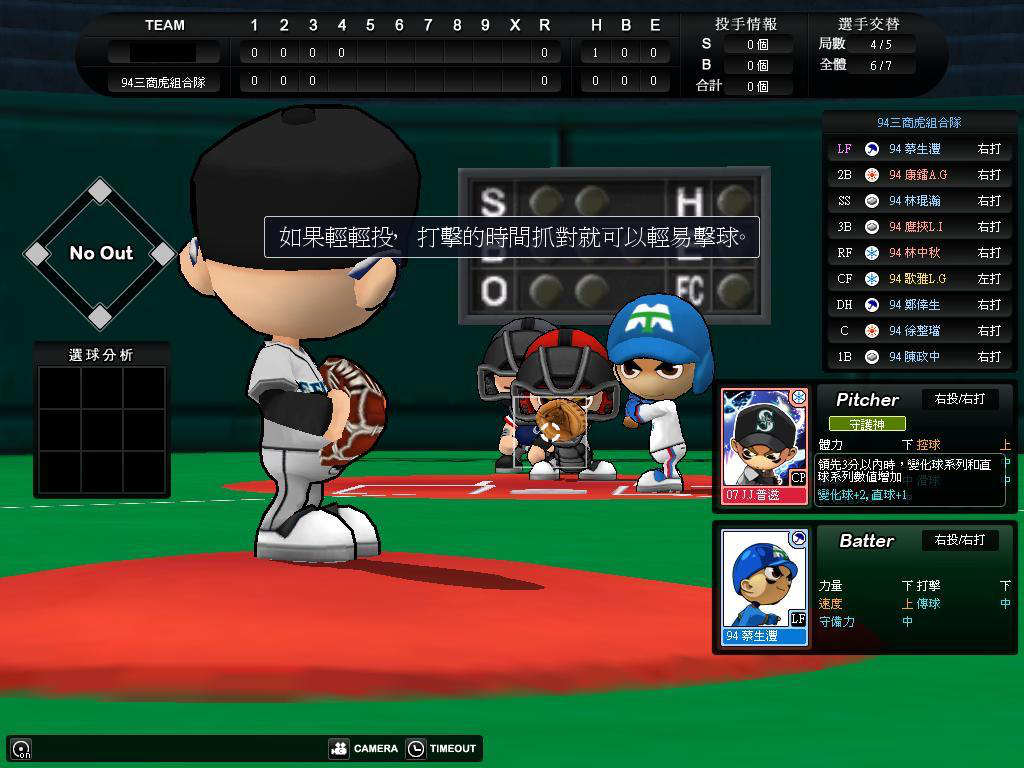Click the No Out base diamond indicator

pos(100,253)
